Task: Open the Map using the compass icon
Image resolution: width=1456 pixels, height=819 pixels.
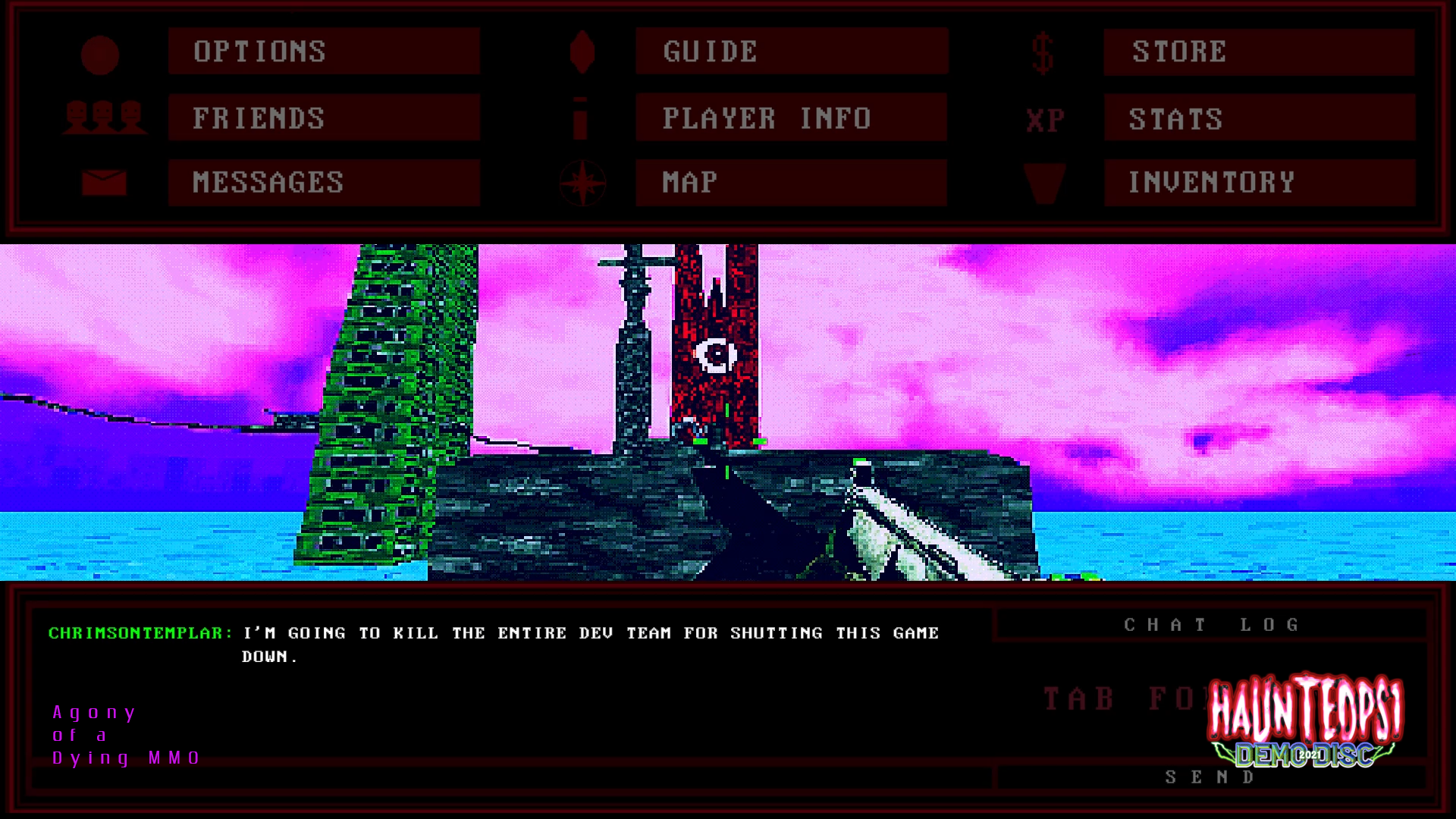Action: click(582, 182)
